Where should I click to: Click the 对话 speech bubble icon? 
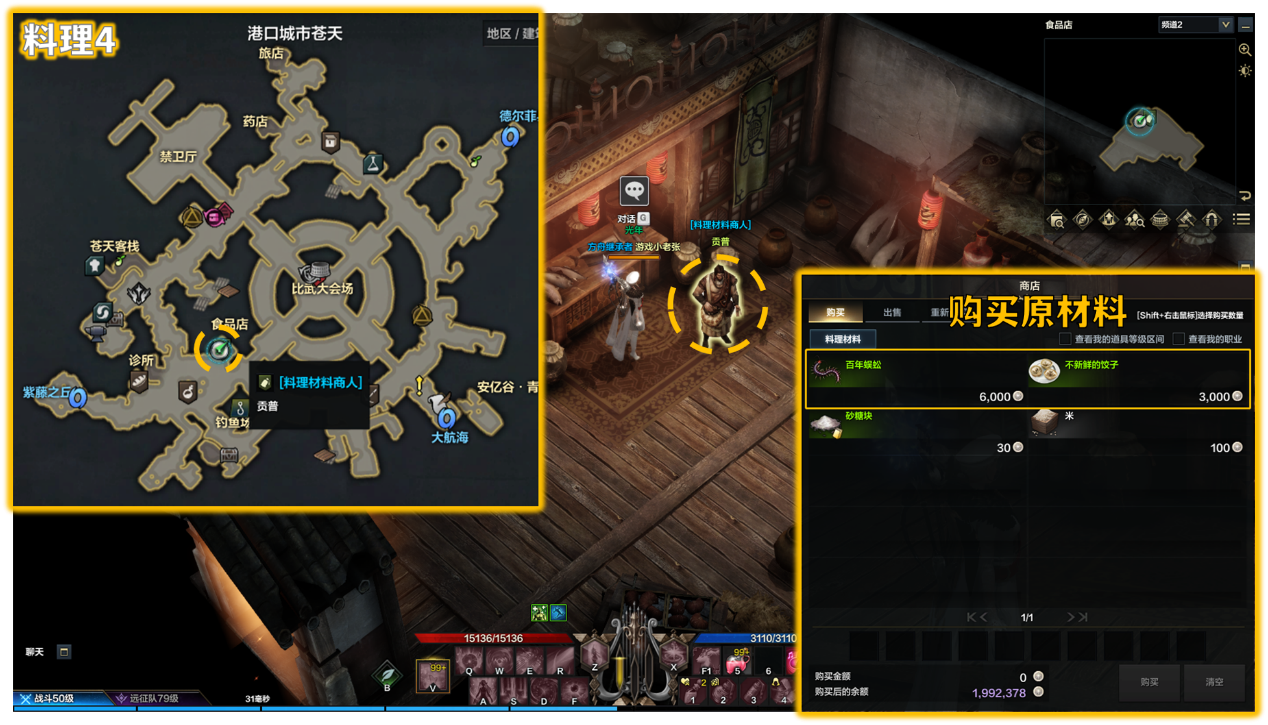[x=633, y=191]
